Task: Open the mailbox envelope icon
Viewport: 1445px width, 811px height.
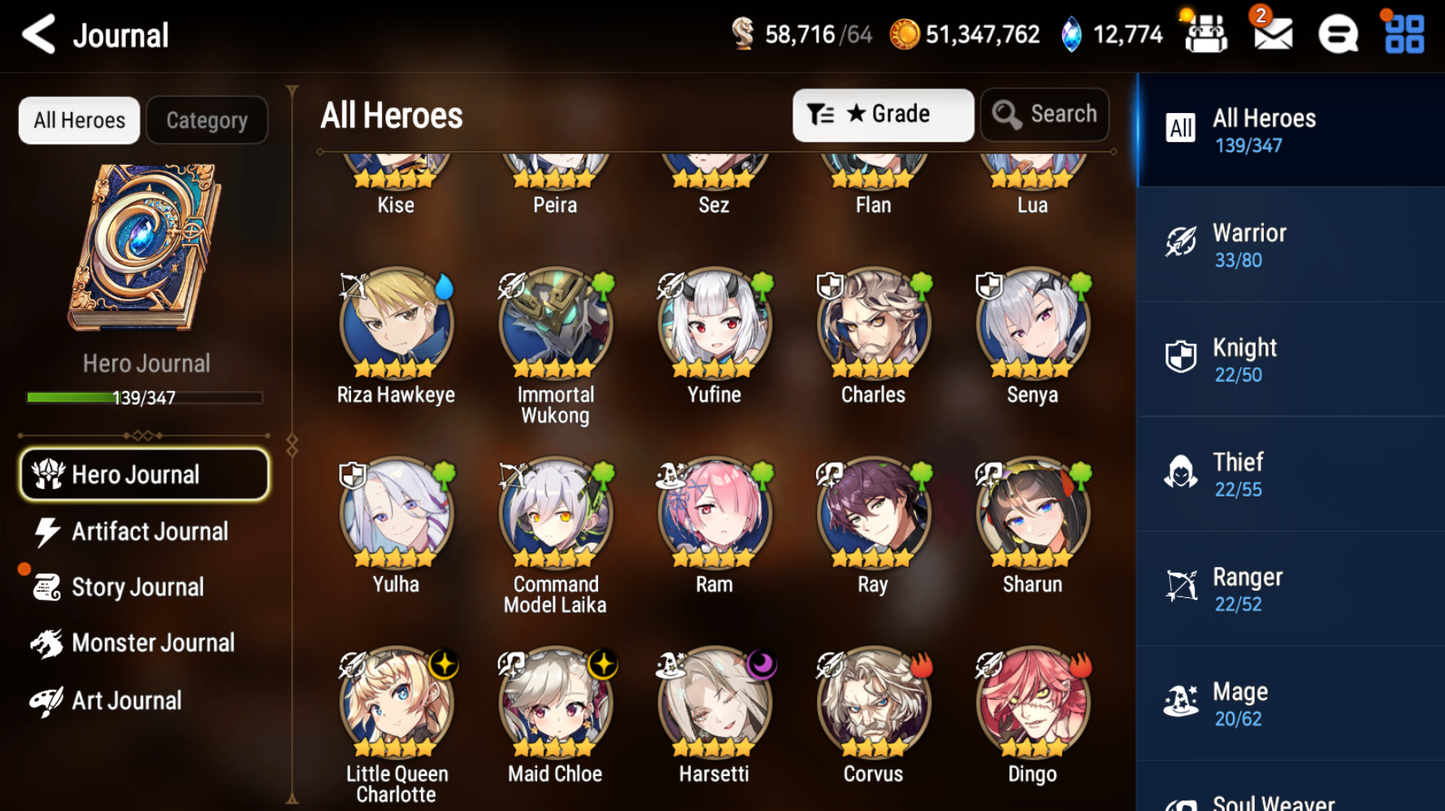Action: pos(1272,35)
